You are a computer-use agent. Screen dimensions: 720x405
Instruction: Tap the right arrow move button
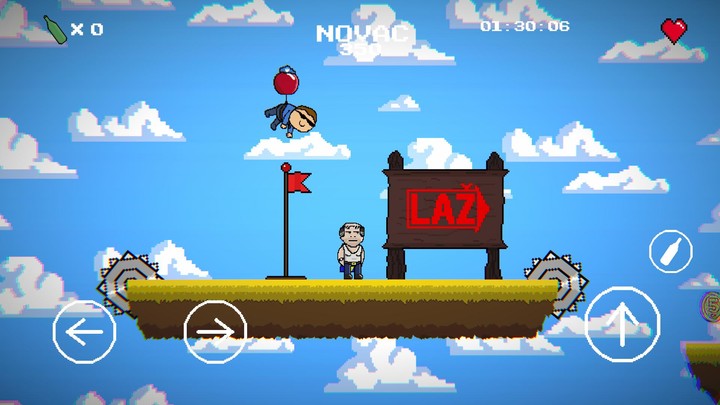[215, 331]
